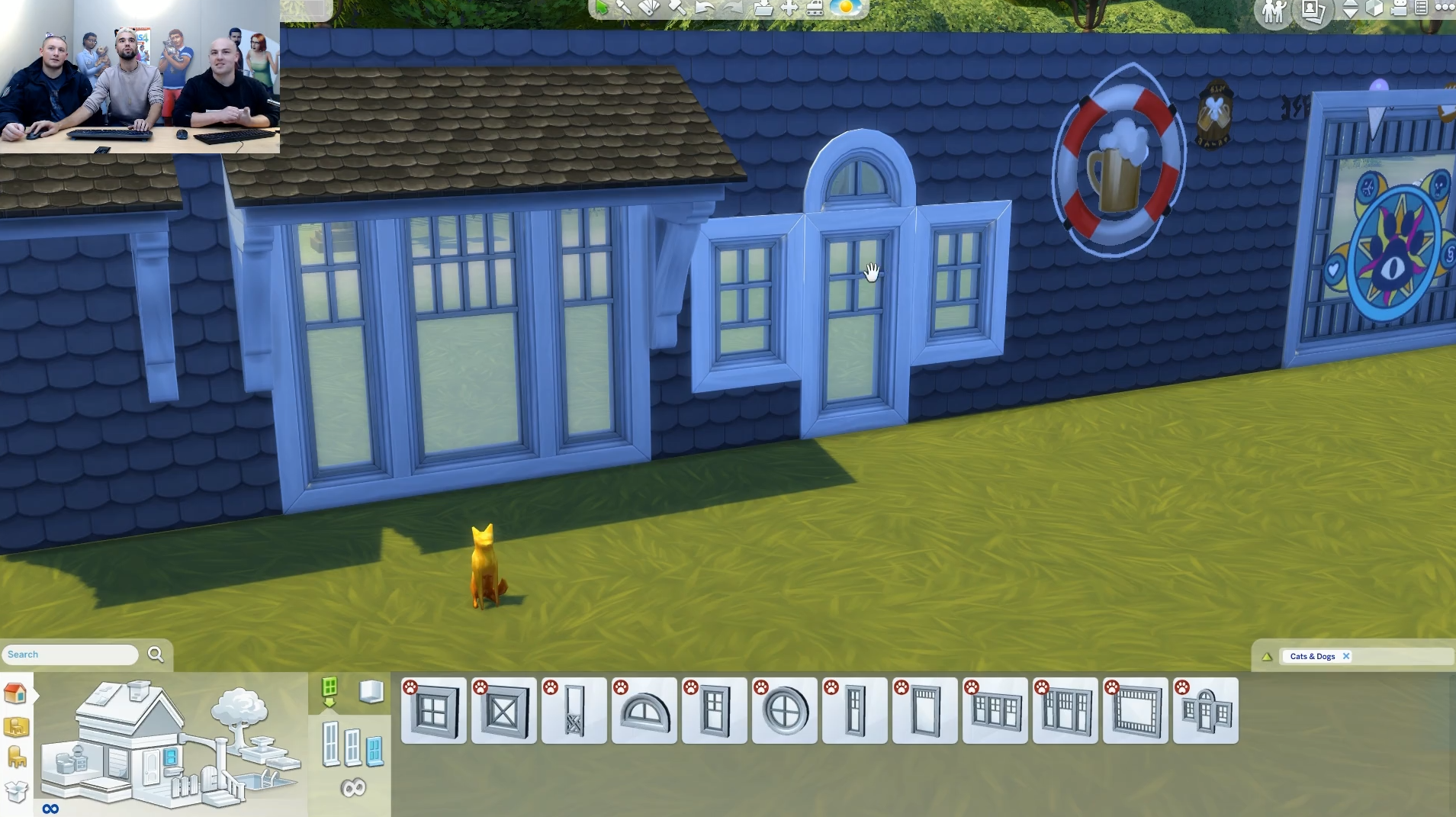Select the sledgehammer demolish tool
This screenshot has height=817, width=1456.
tap(676, 8)
